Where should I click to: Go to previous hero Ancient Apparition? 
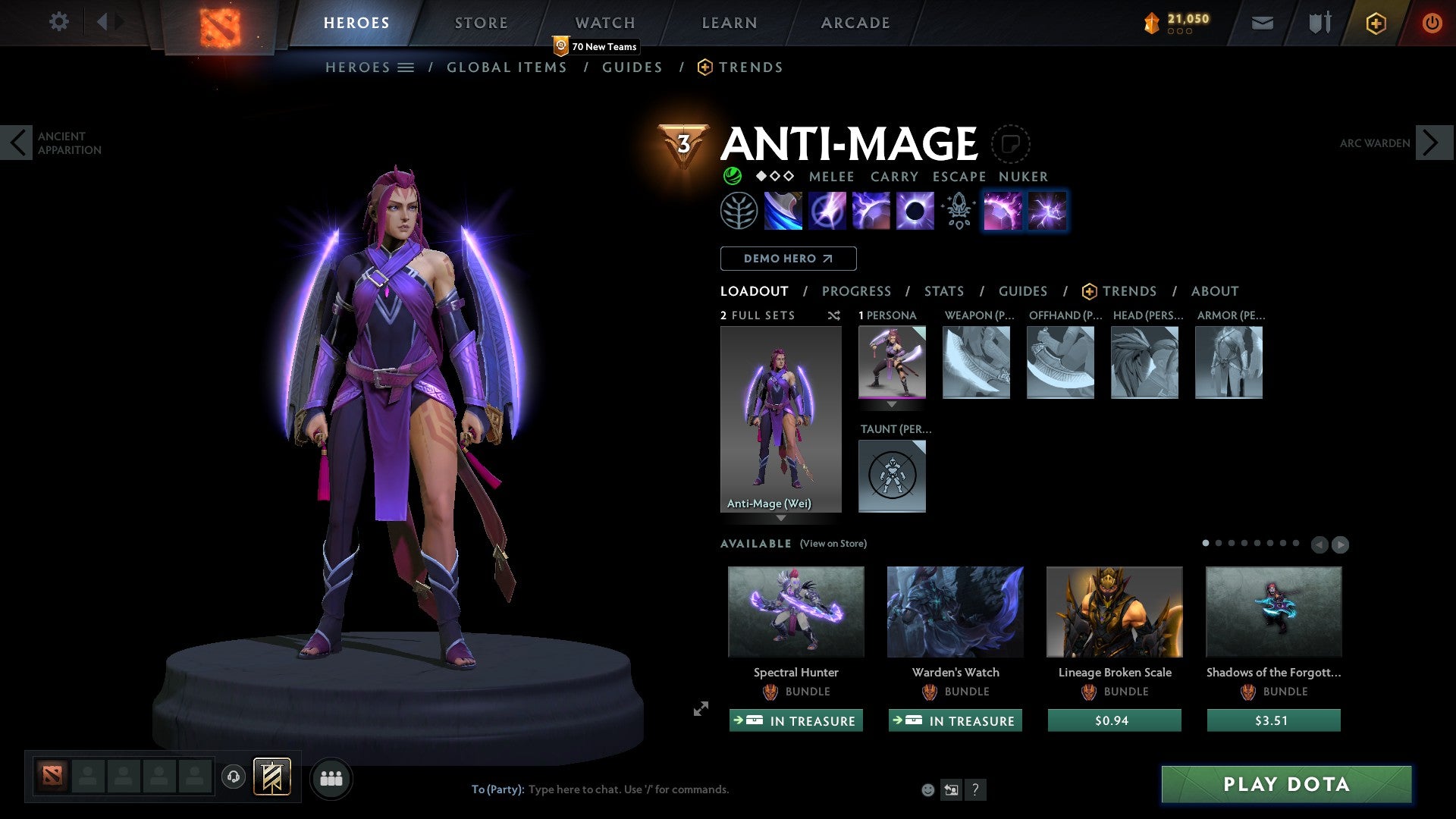[17, 143]
